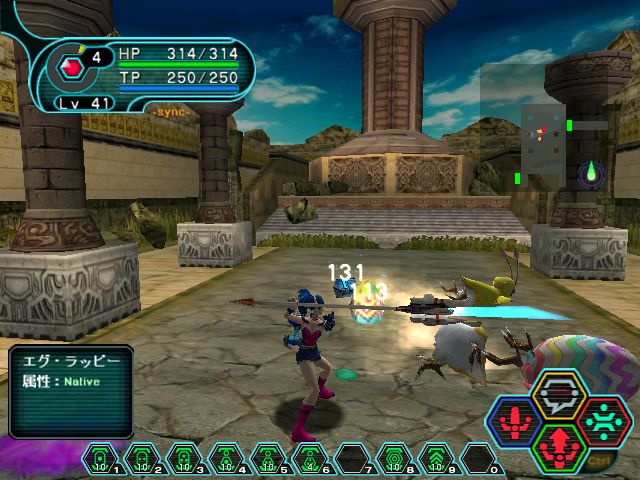Select the blue-bordered attack action hexagon

(516, 420)
